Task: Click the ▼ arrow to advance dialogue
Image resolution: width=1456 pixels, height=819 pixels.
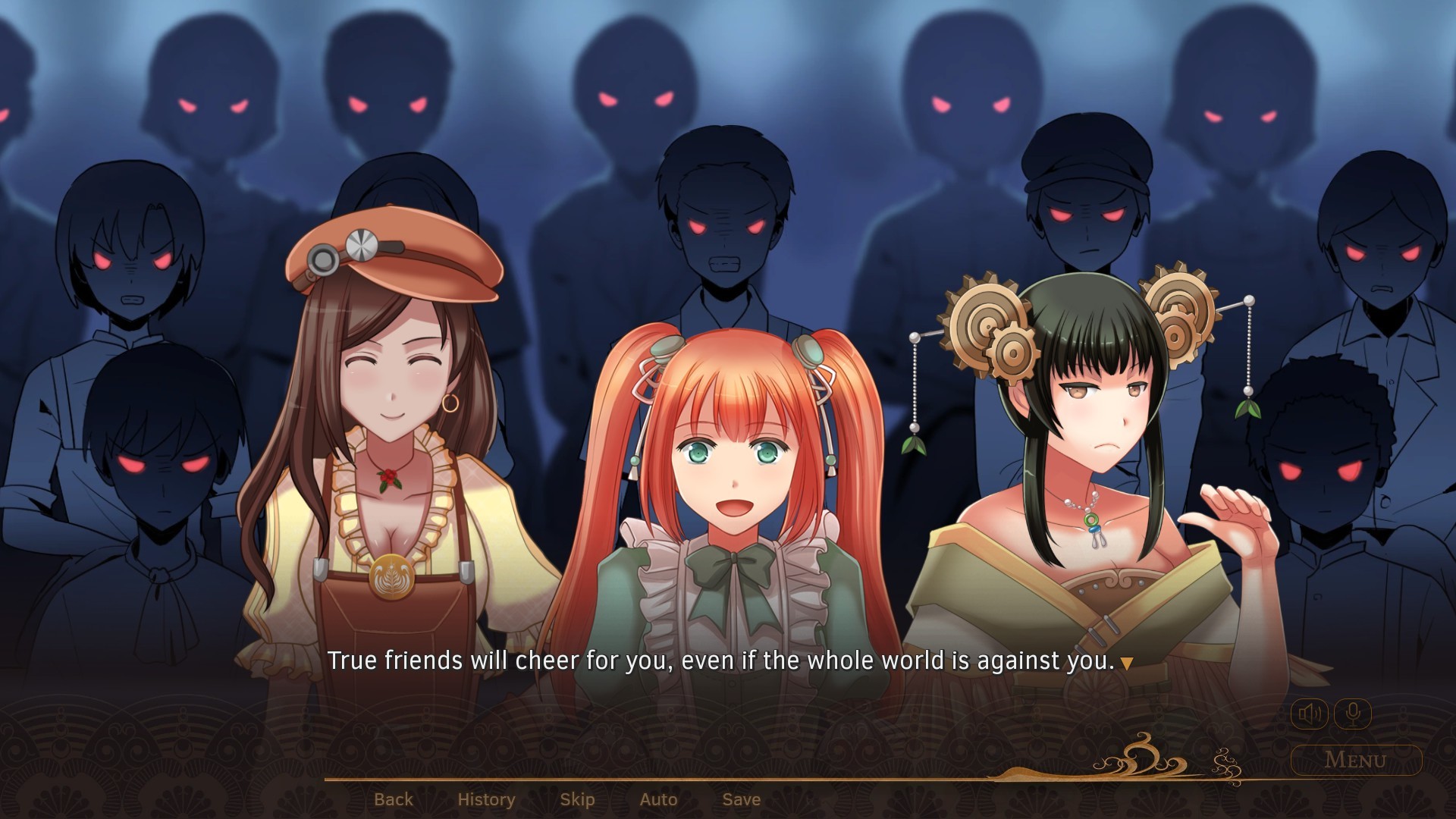Action: point(1128,662)
